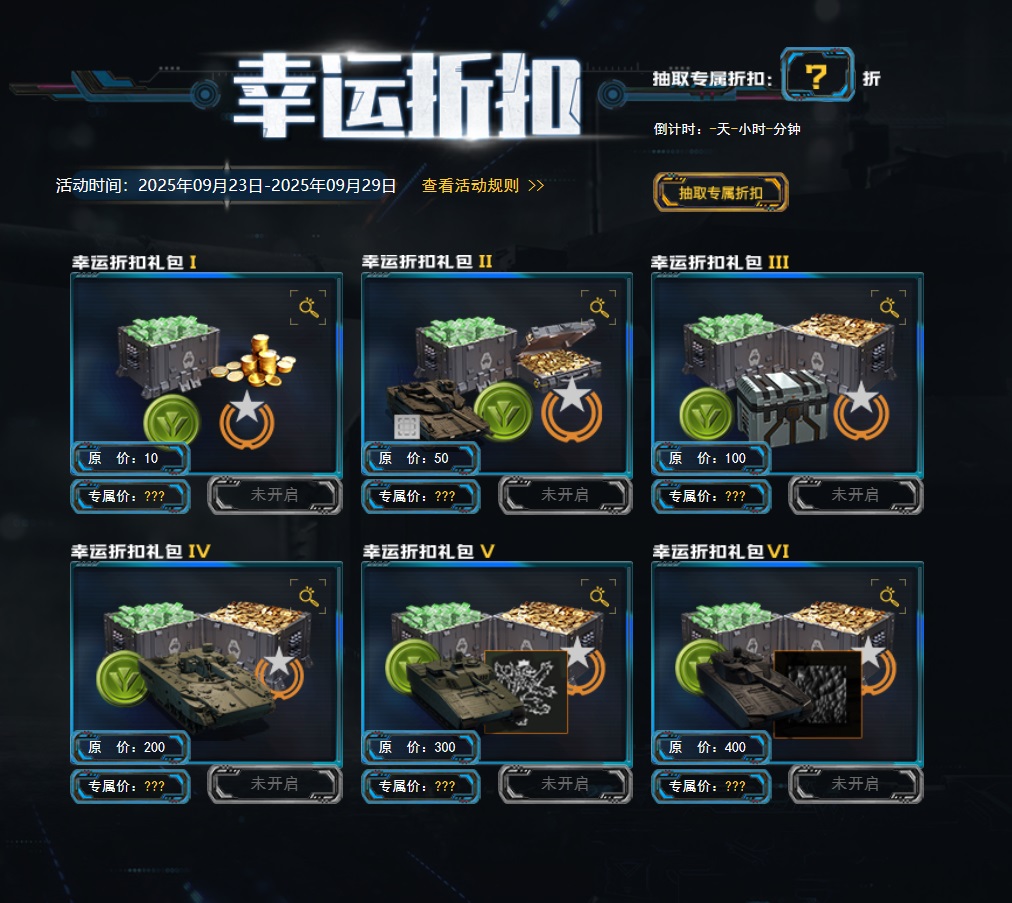
Task: Click the 未开启 button under gift pack III
Action: click(855, 495)
